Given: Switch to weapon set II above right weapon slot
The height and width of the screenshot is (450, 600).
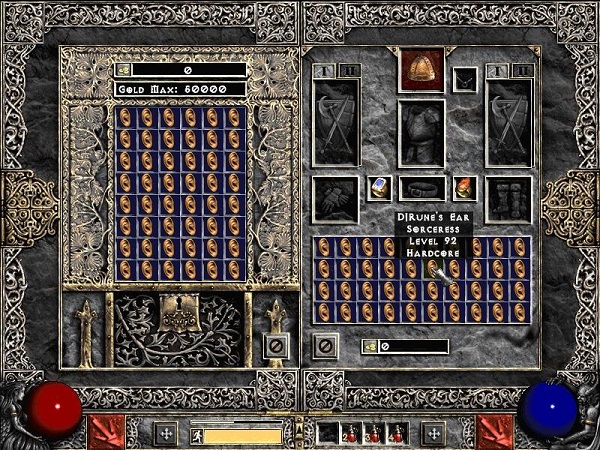Looking at the screenshot, I should (x=522, y=71).
